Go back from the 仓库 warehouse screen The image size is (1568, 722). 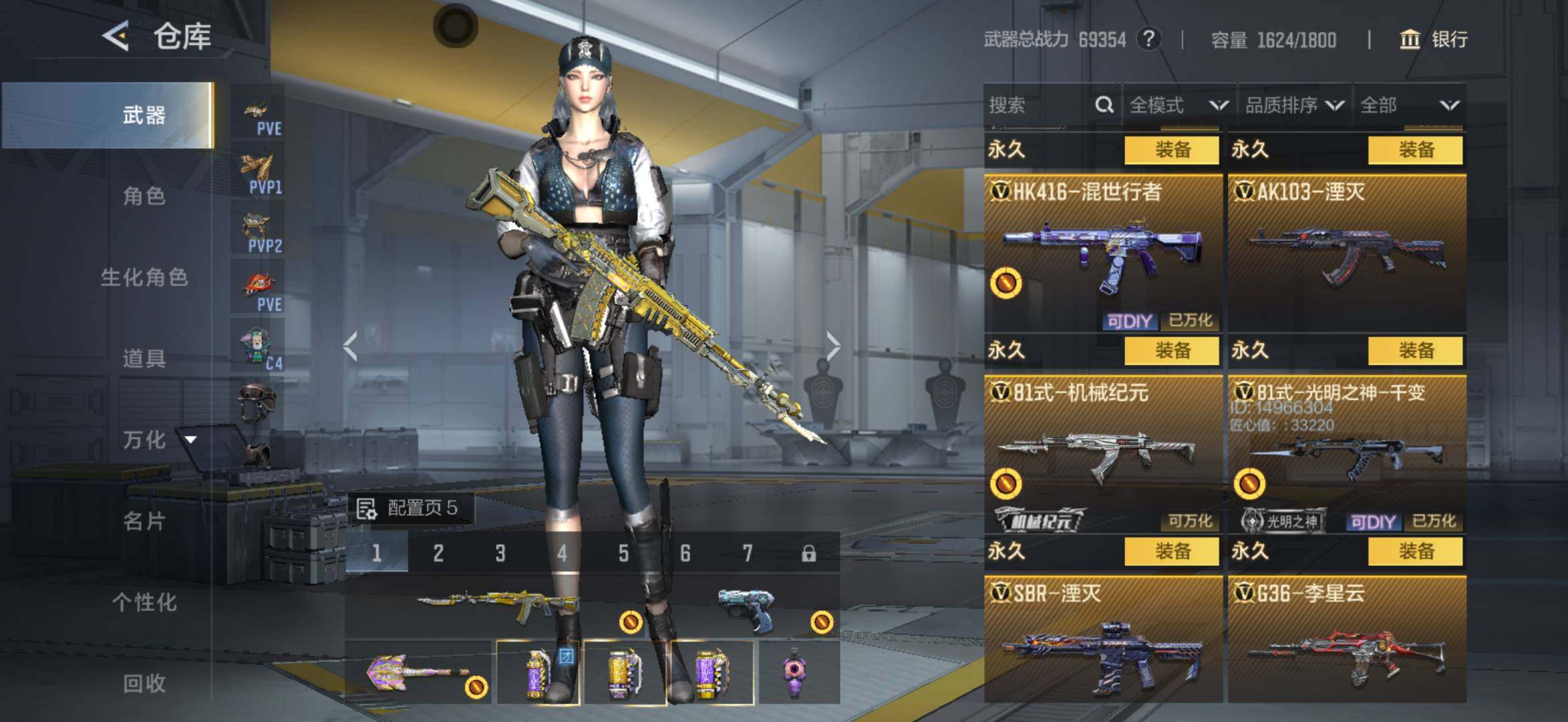(116, 35)
